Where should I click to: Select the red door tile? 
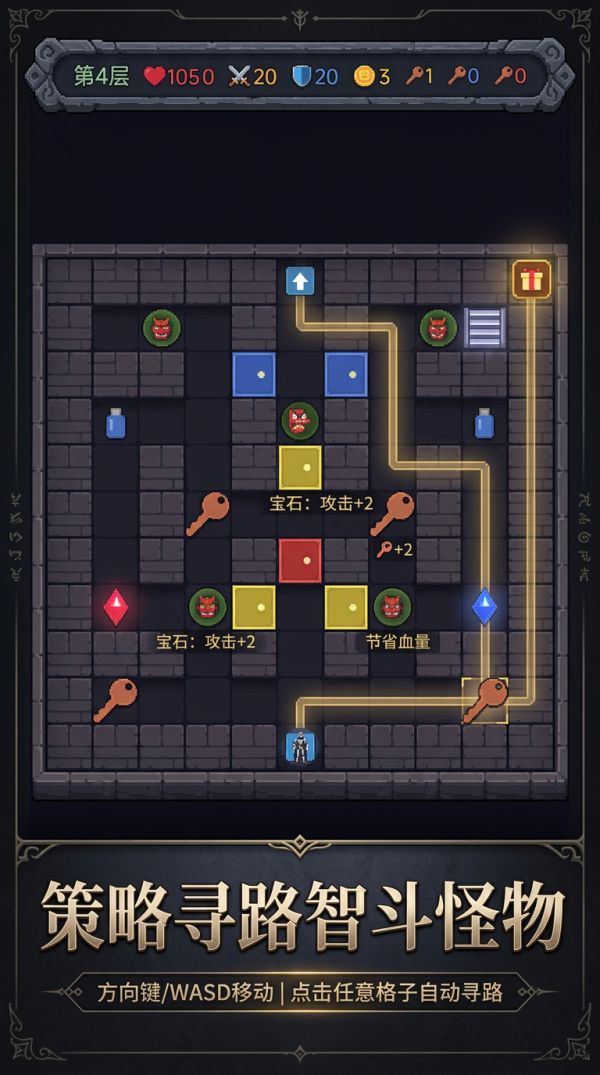click(300, 560)
